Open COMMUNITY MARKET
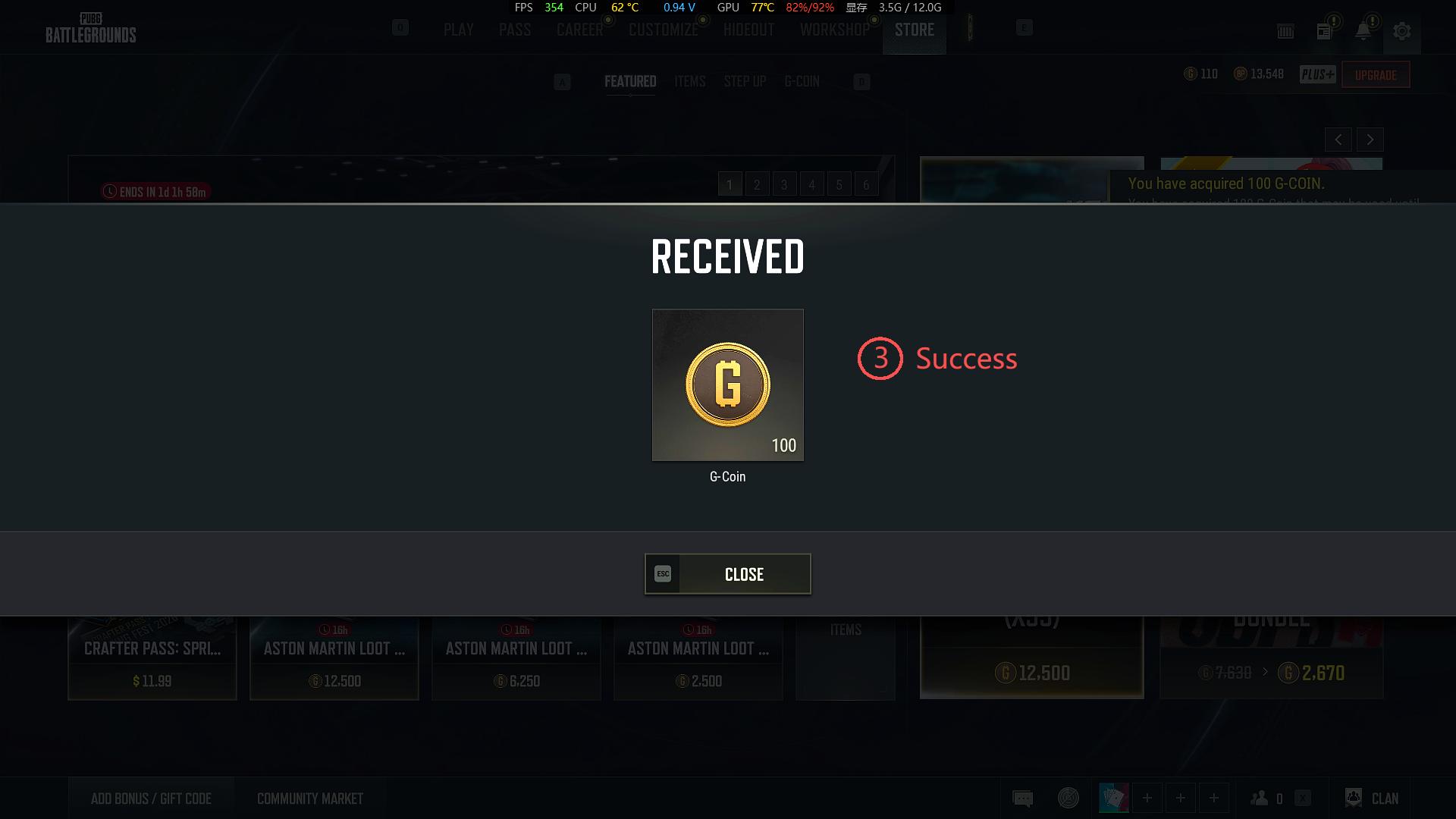The width and height of the screenshot is (1456, 819). (x=309, y=798)
